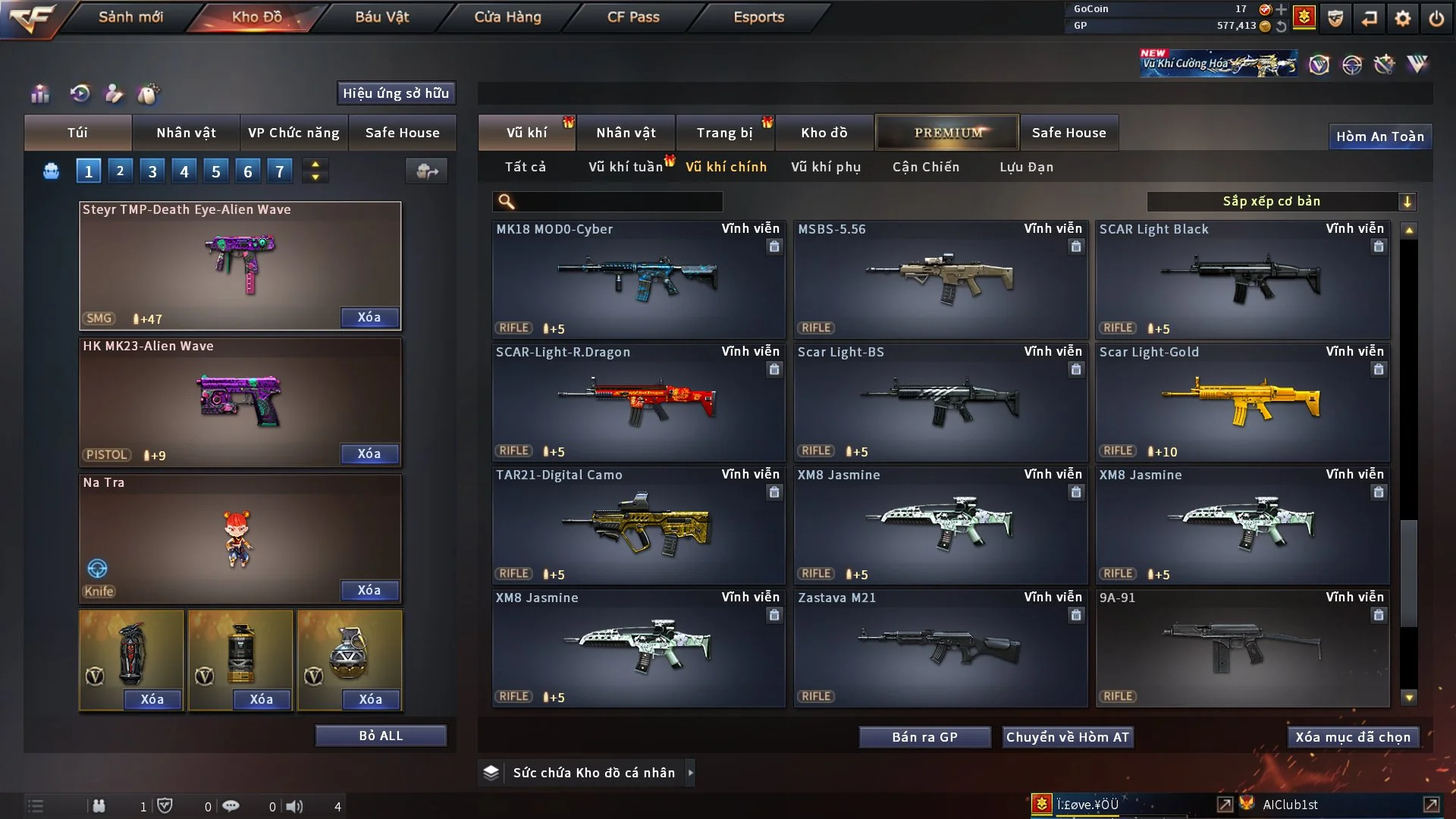Go to the CF Pass page
Screen dimensions: 1456x819
(x=633, y=17)
